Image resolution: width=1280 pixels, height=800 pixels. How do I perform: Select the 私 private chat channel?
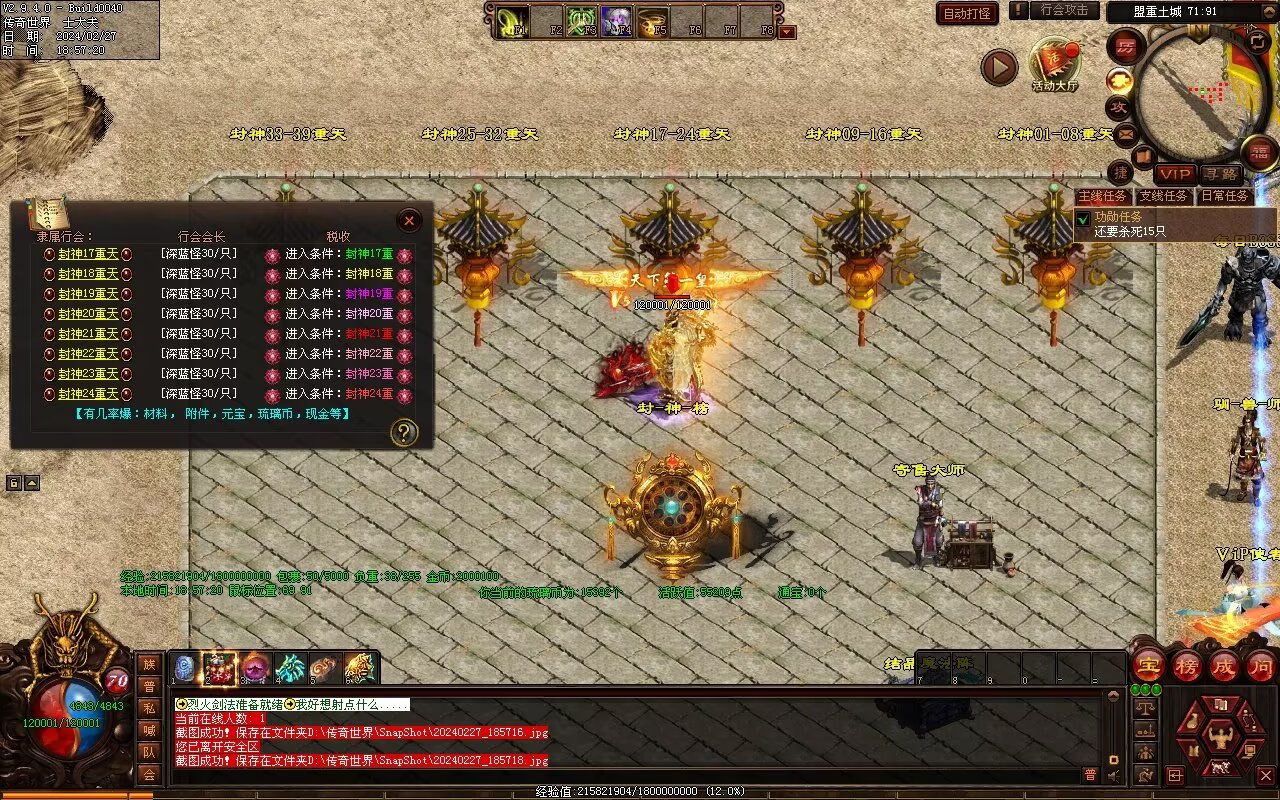coord(148,708)
